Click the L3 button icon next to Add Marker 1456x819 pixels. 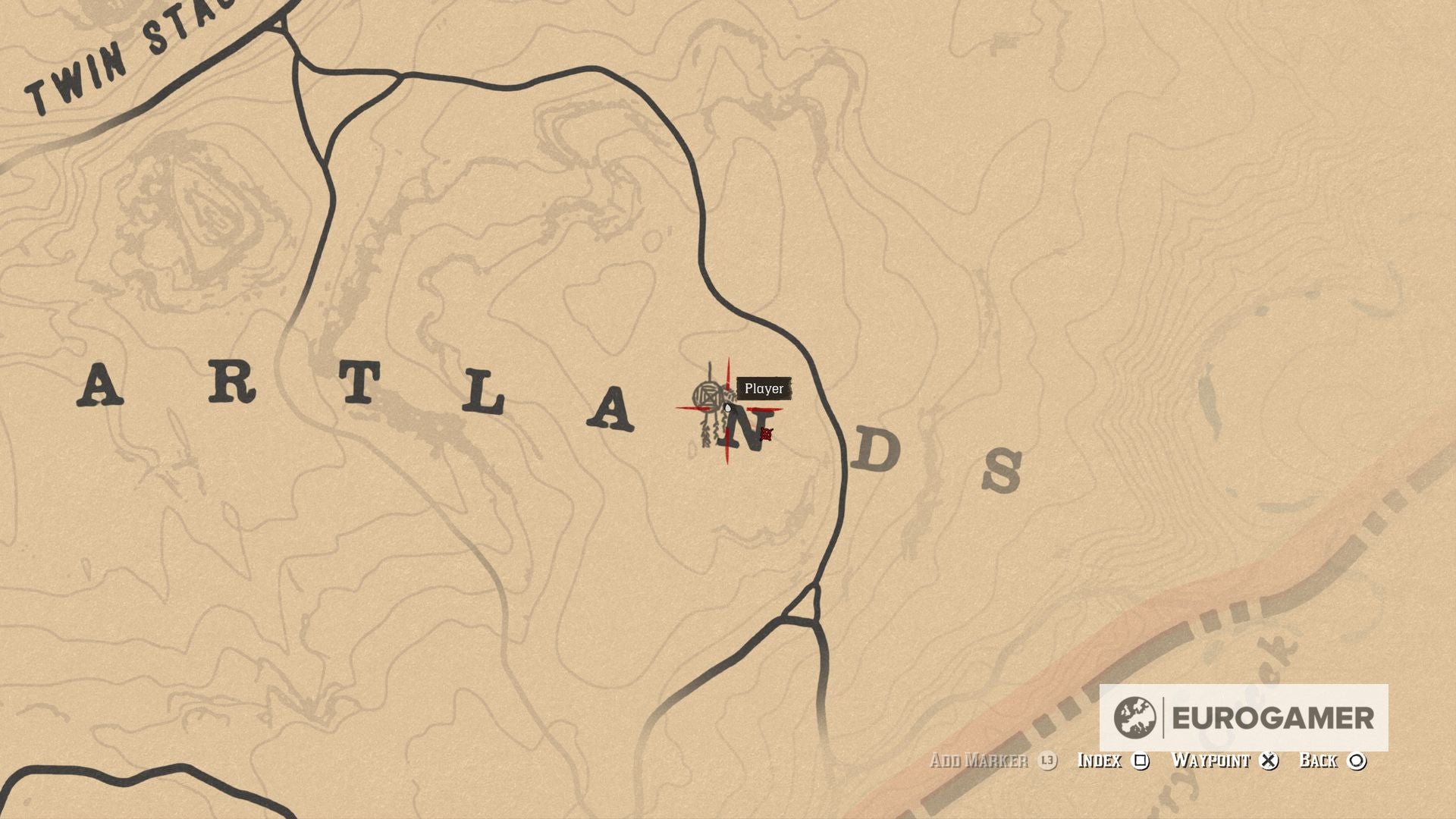[x=1047, y=761]
